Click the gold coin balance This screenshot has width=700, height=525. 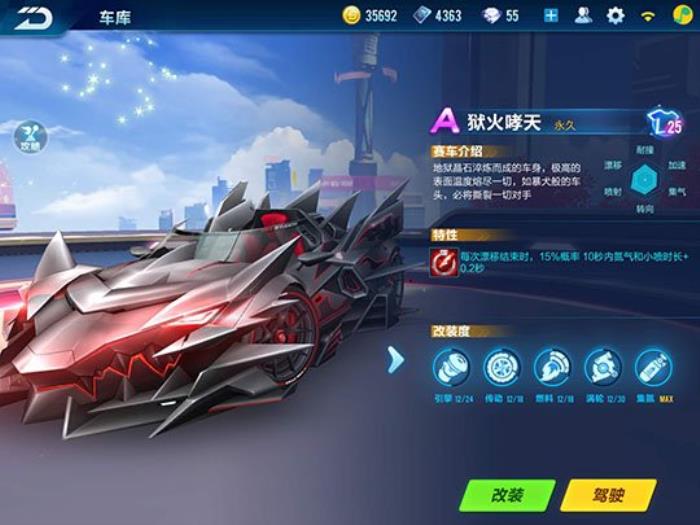(370, 16)
